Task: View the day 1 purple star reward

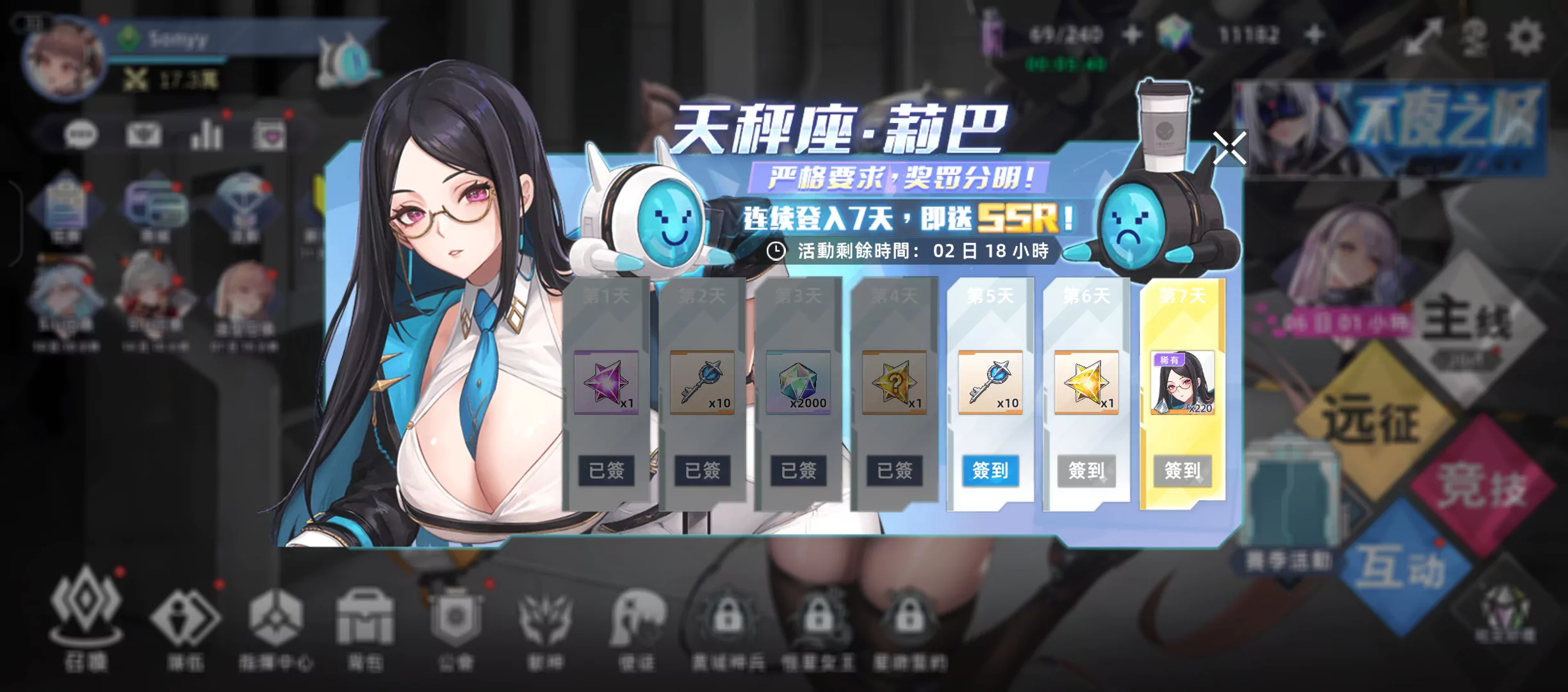Action: [x=606, y=383]
